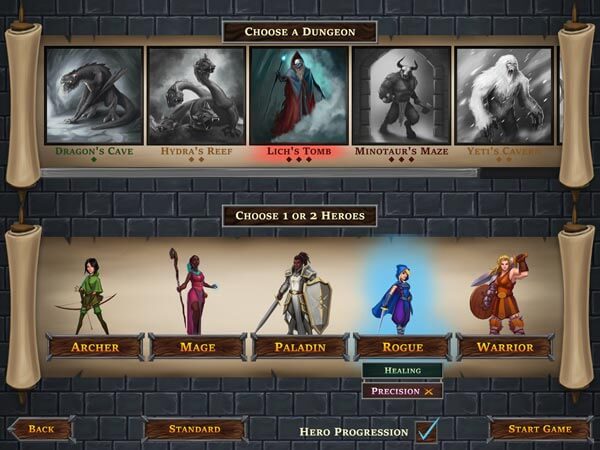Select the Archer hero
This screenshot has width=600, height=450.
click(95, 347)
